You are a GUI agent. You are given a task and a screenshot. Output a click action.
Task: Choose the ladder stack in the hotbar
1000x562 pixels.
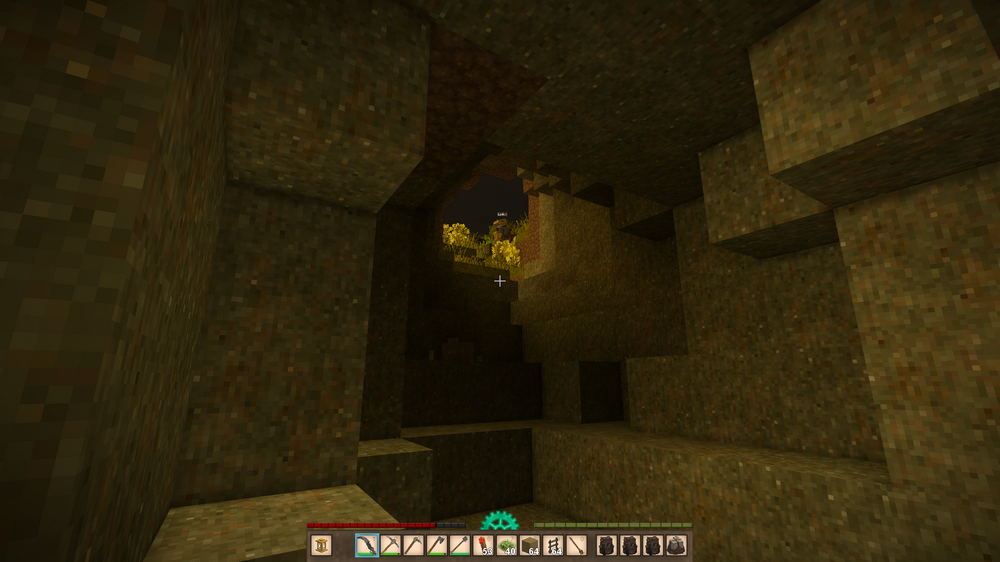coord(553,546)
